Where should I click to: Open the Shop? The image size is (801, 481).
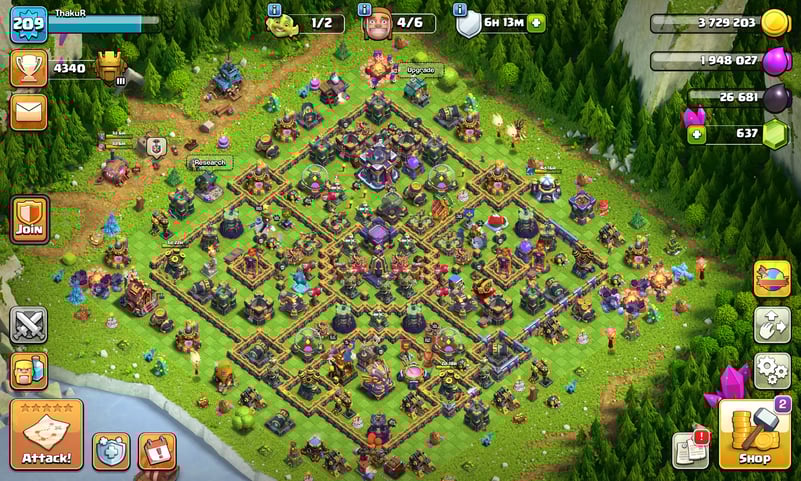[x=753, y=434]
